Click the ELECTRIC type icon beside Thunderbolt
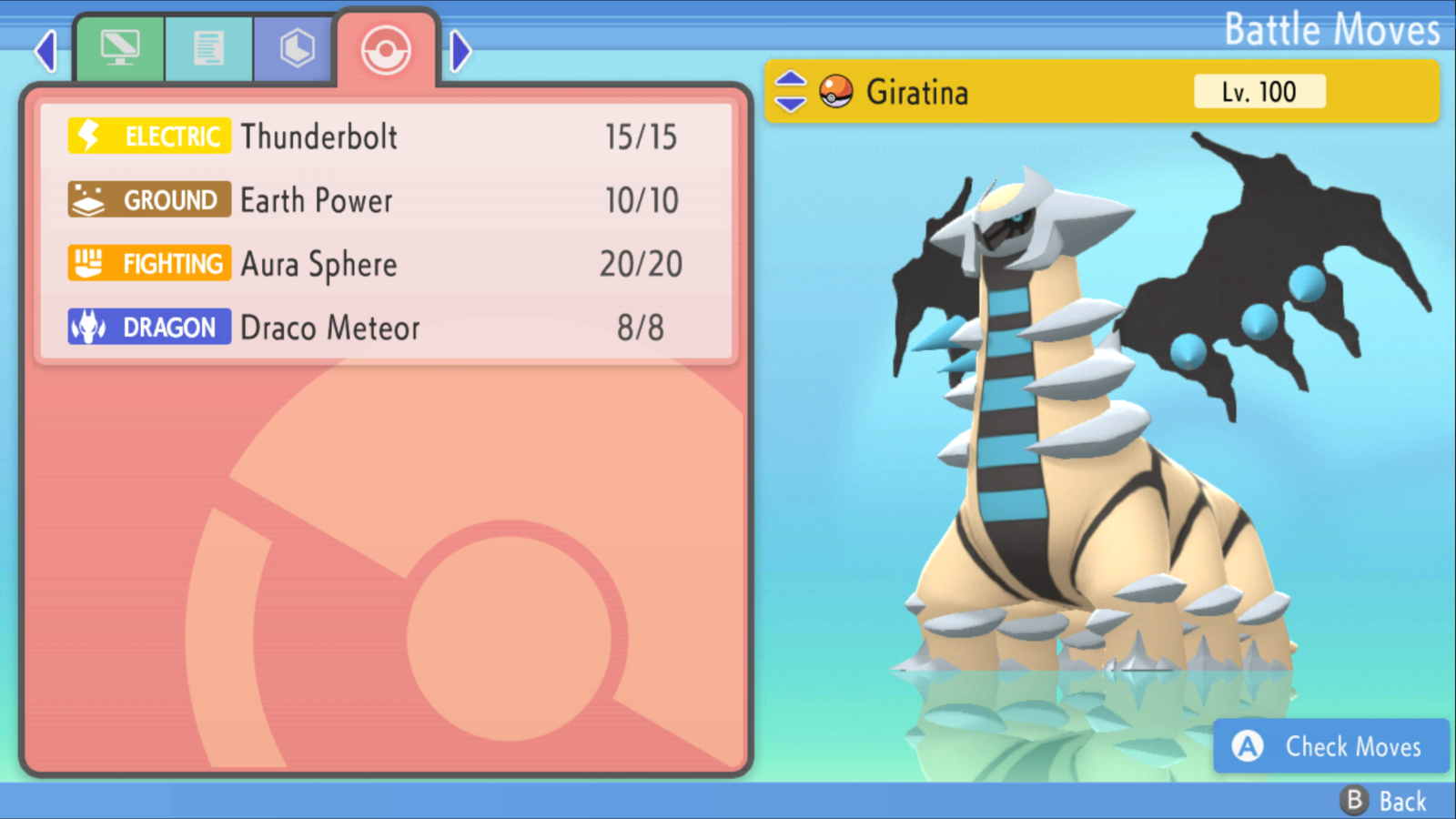 [147, 136]
